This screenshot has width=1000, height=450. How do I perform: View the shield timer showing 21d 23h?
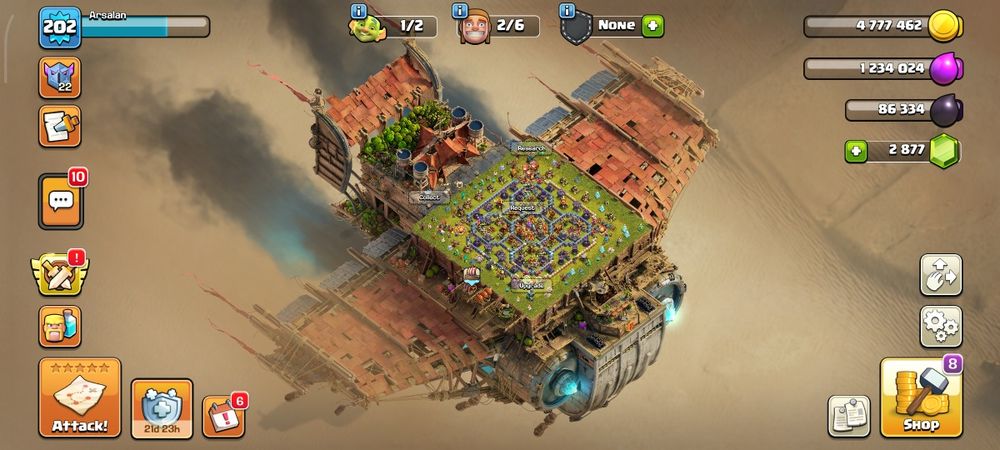(161, 408)
